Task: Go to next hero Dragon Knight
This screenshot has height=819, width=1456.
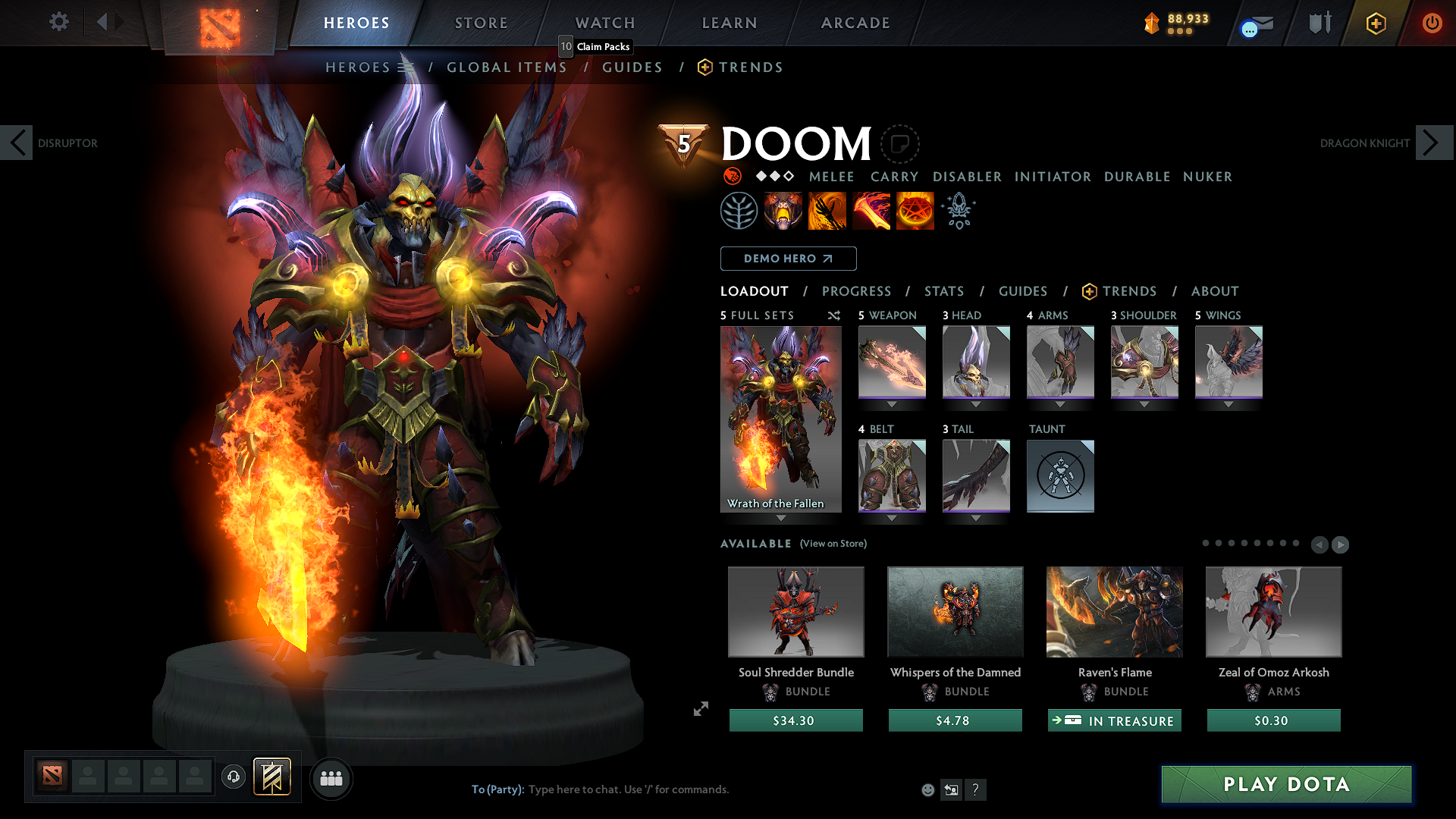Action: point(1433,143)
